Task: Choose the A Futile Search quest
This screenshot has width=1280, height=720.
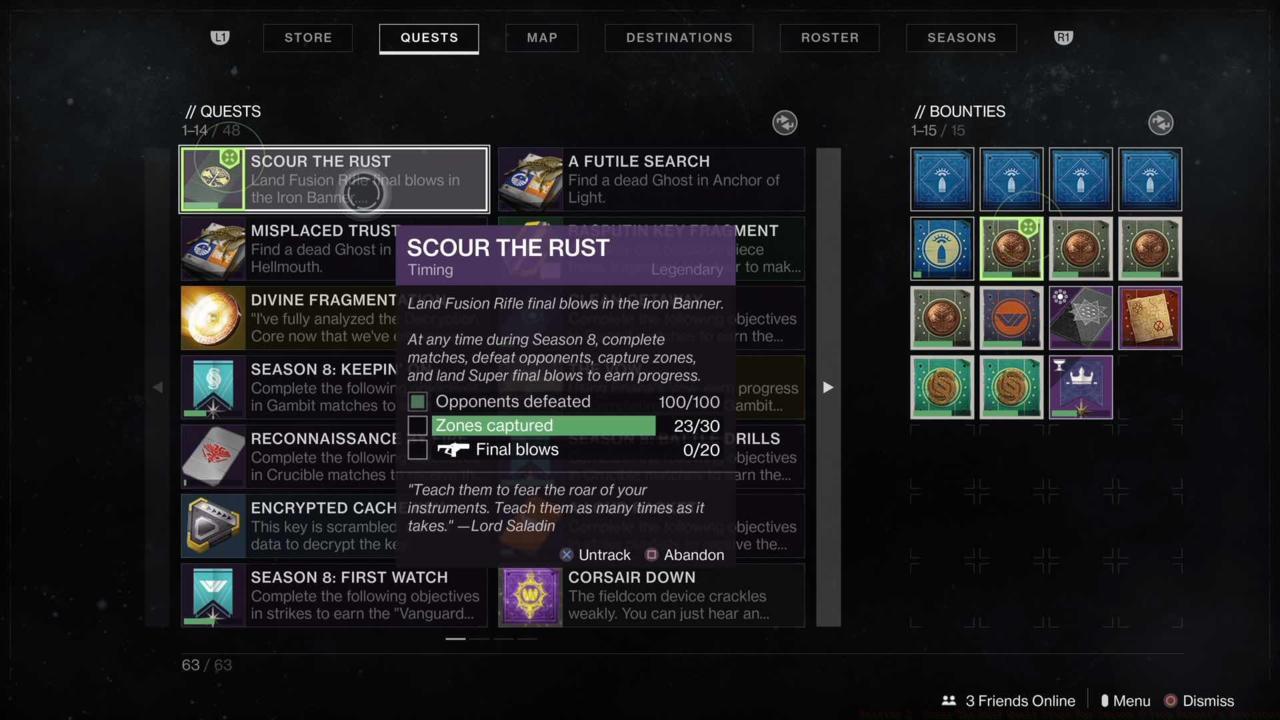Action: coord(651,180)
